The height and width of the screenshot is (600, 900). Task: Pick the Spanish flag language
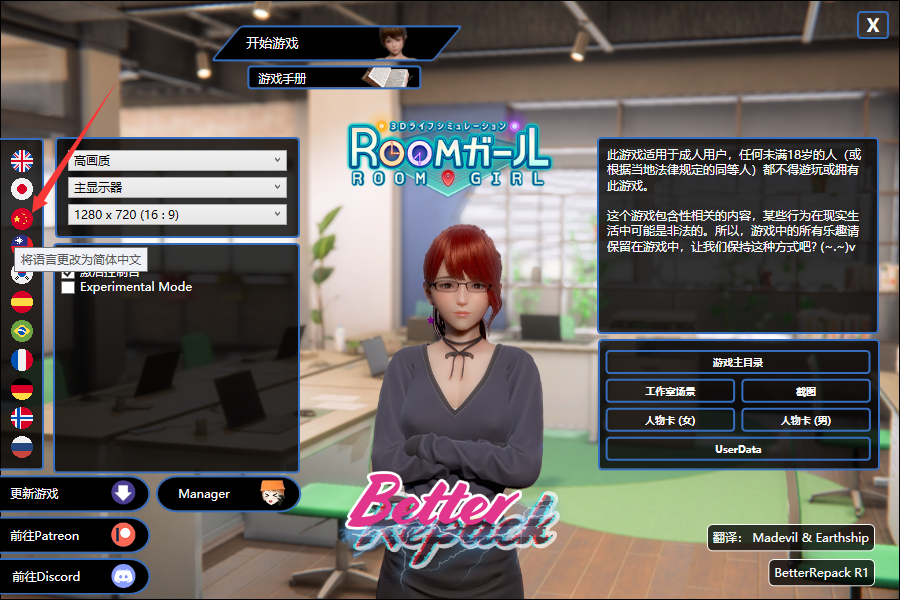22,302
